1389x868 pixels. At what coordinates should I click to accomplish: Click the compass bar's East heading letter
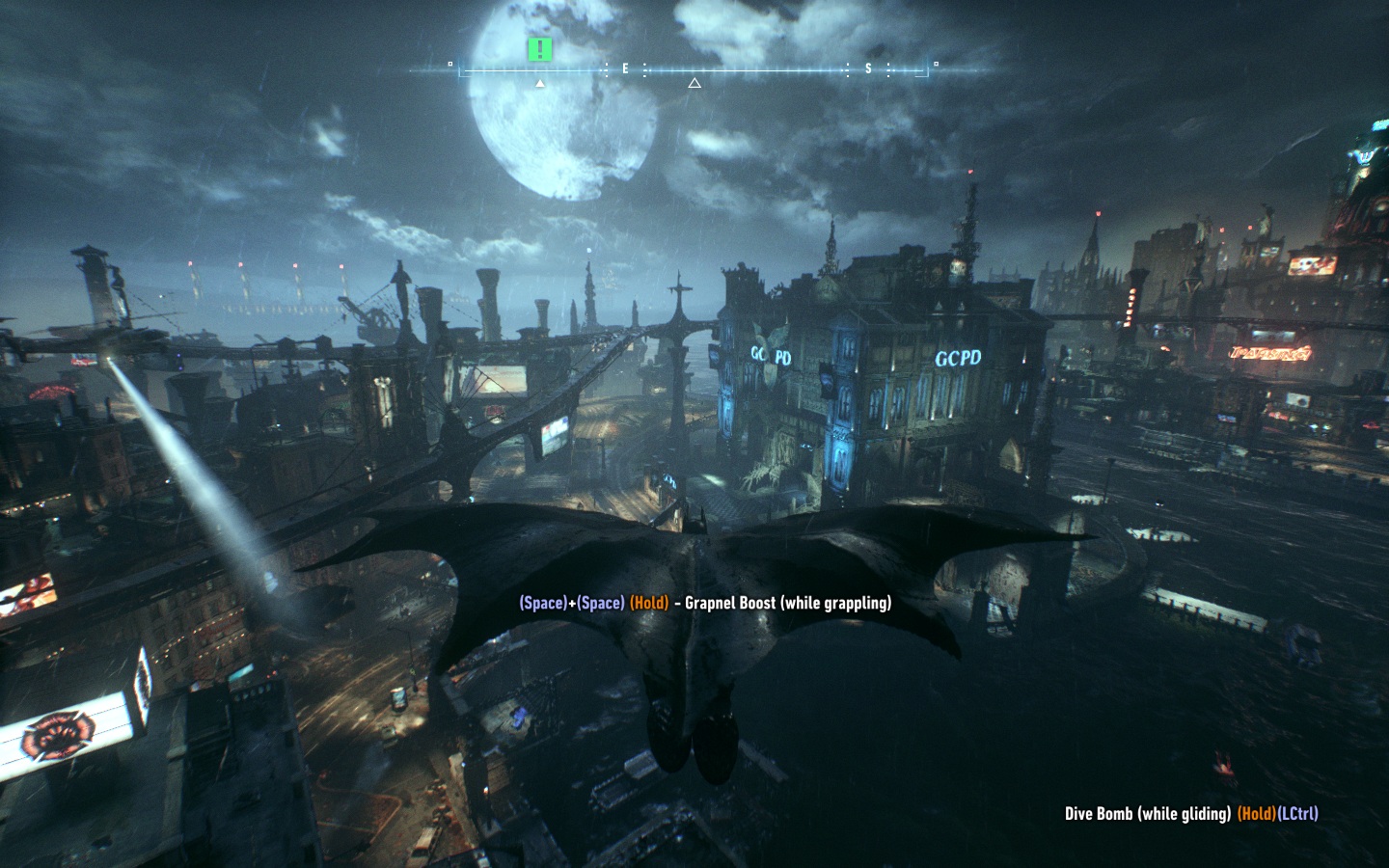coord(625,69)
